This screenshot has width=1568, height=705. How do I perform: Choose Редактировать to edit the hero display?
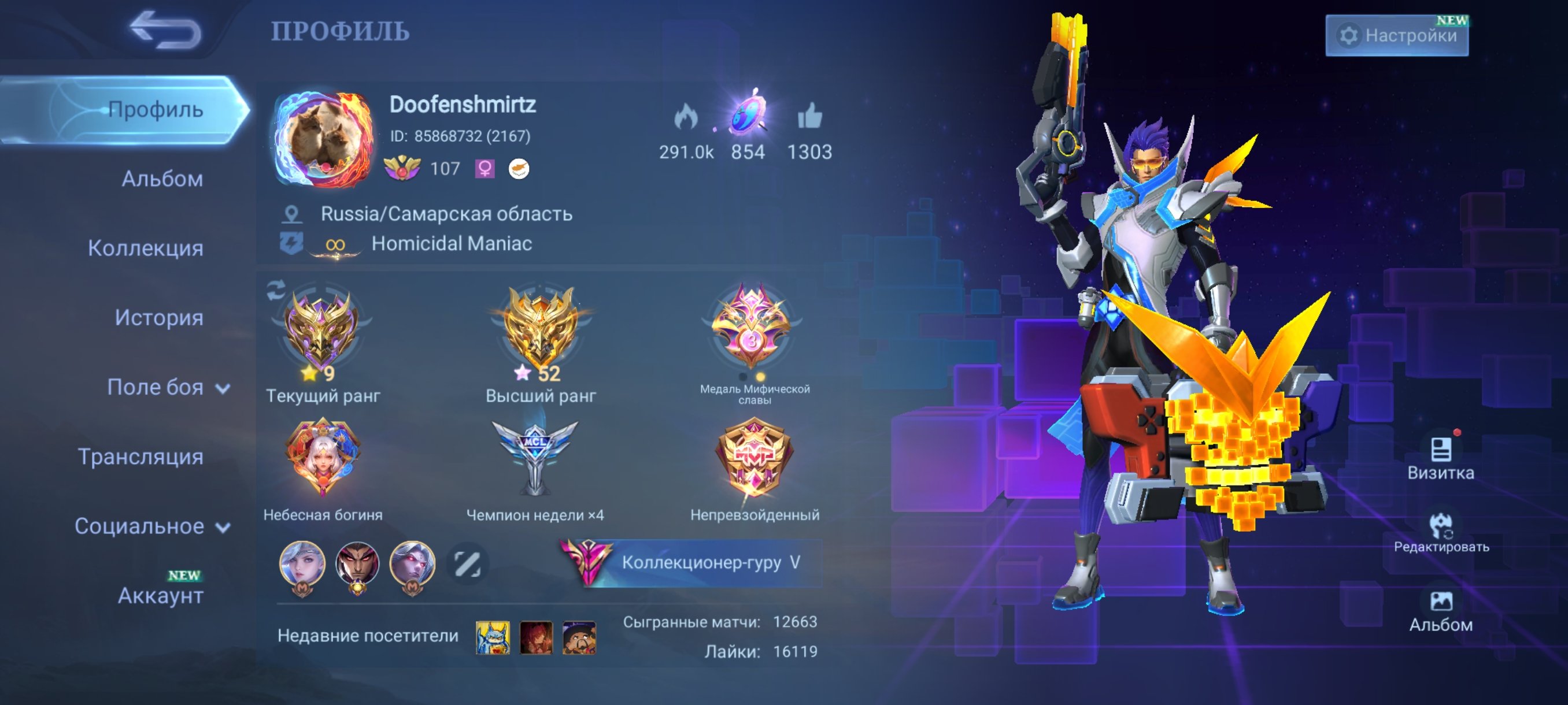tap(1441, 532)
